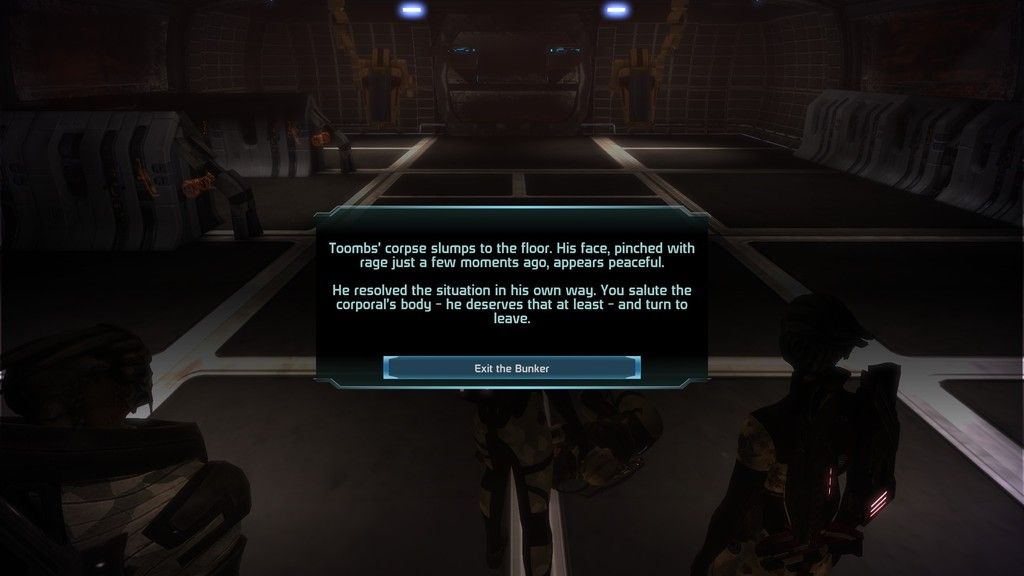This screenshot has width=1024, height=576.
Task: Choose the Exit the Bunker option
Action: click(x=511, y=368)
